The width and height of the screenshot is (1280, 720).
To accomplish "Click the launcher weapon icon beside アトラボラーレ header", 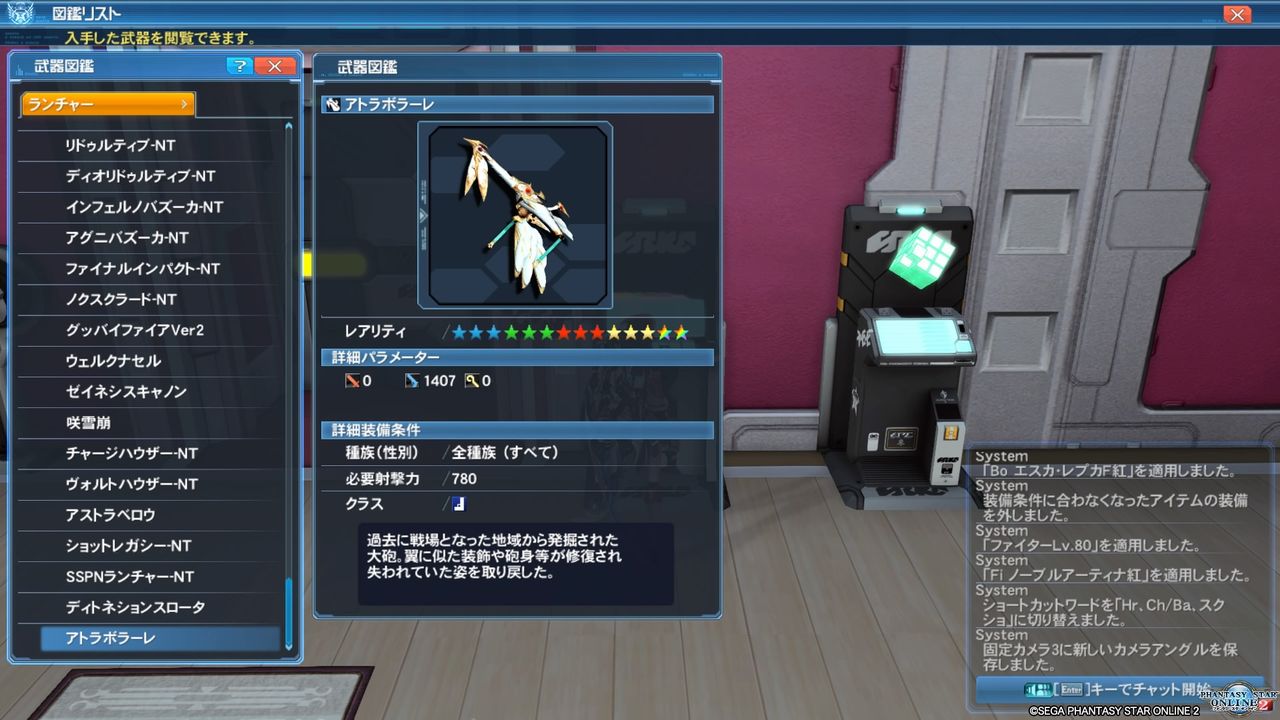I will pyautogui.click(x=331, y=104).
